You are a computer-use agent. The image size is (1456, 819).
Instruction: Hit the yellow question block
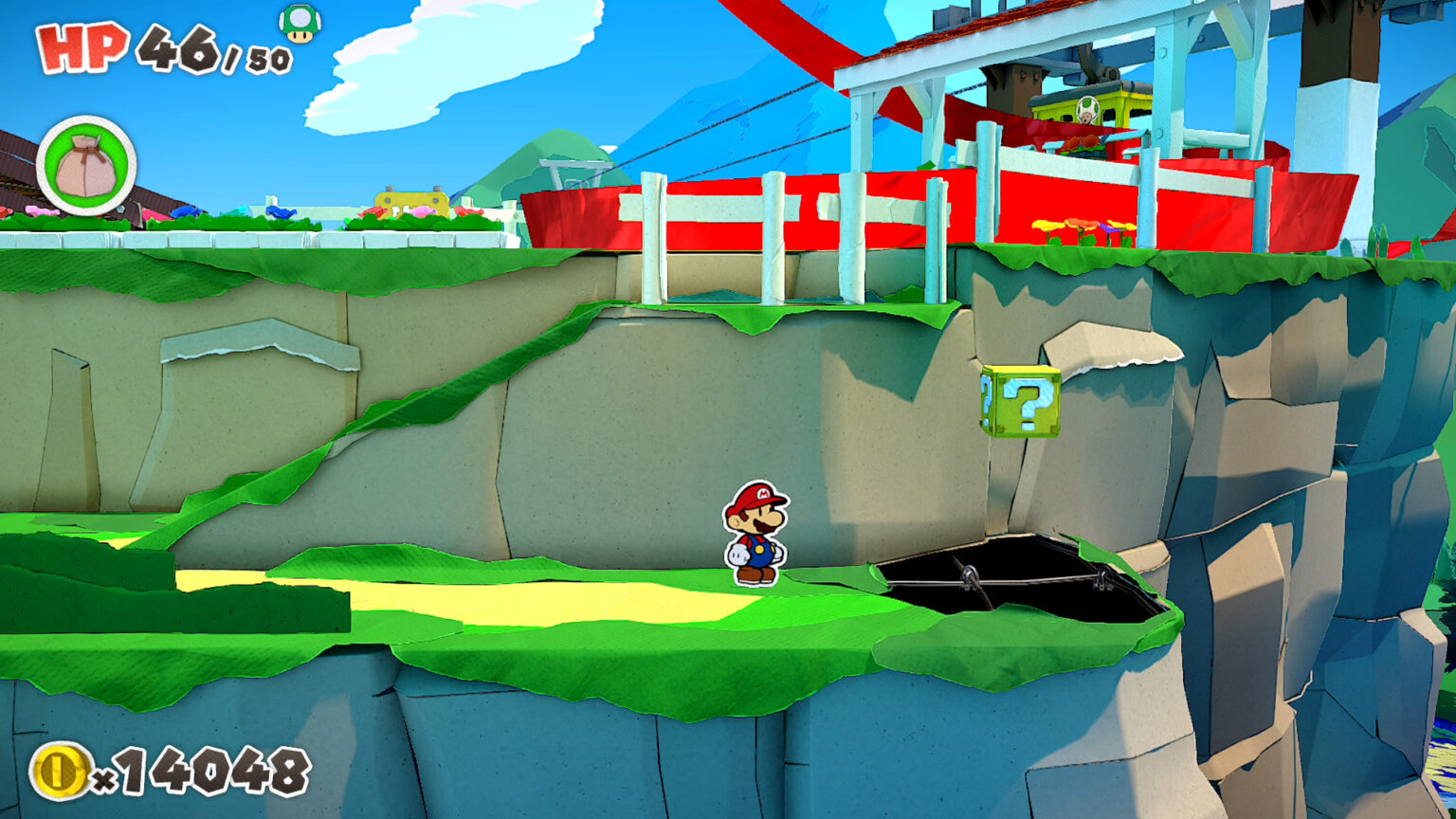point(1021,404)
